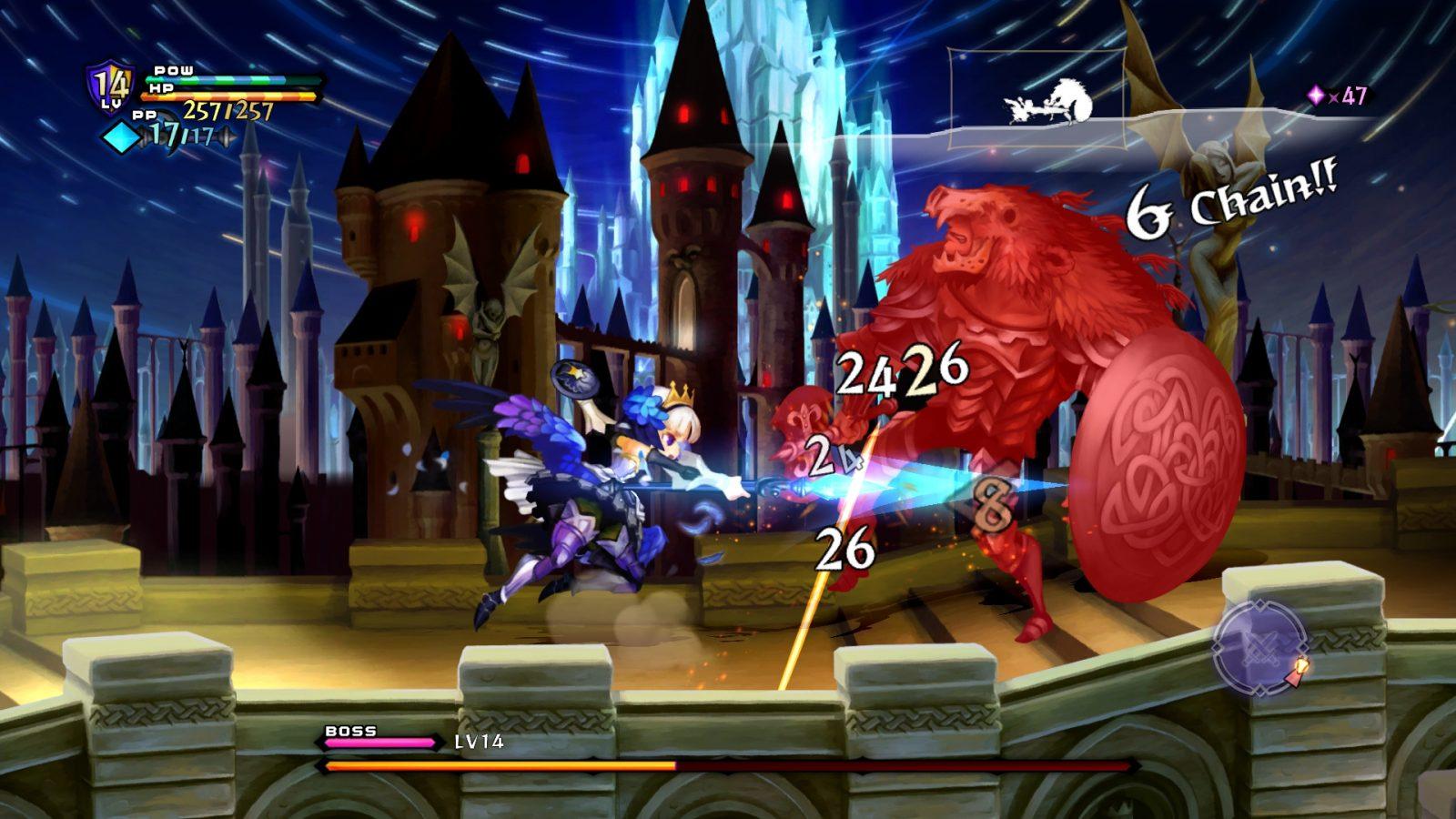Activate the purple skill shortcut circle
The image size is (1456, 819).
coord(1260,648)
